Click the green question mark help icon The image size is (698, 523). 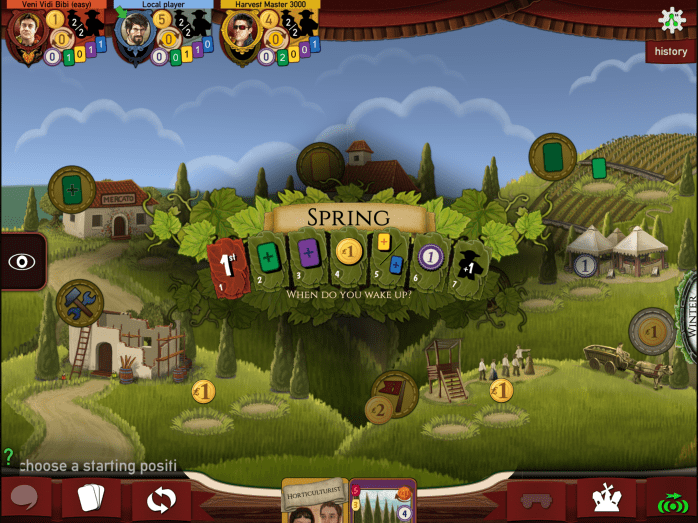[x=9, y=456]
